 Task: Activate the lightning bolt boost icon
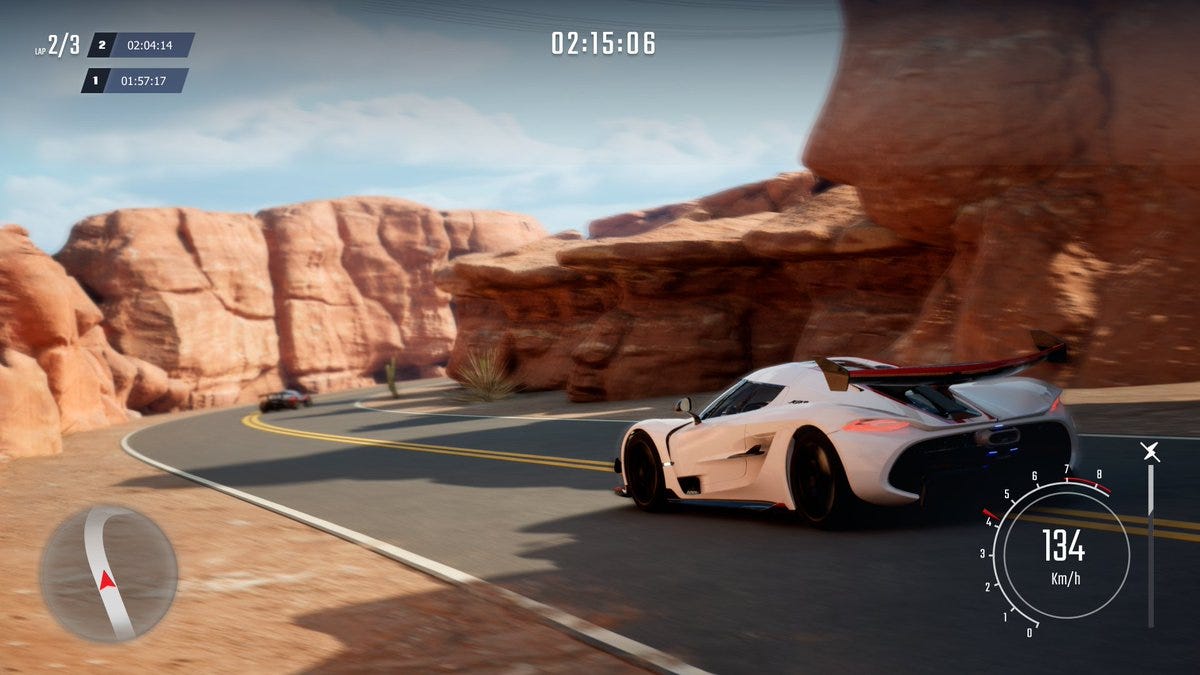[x=1151, y=452]
